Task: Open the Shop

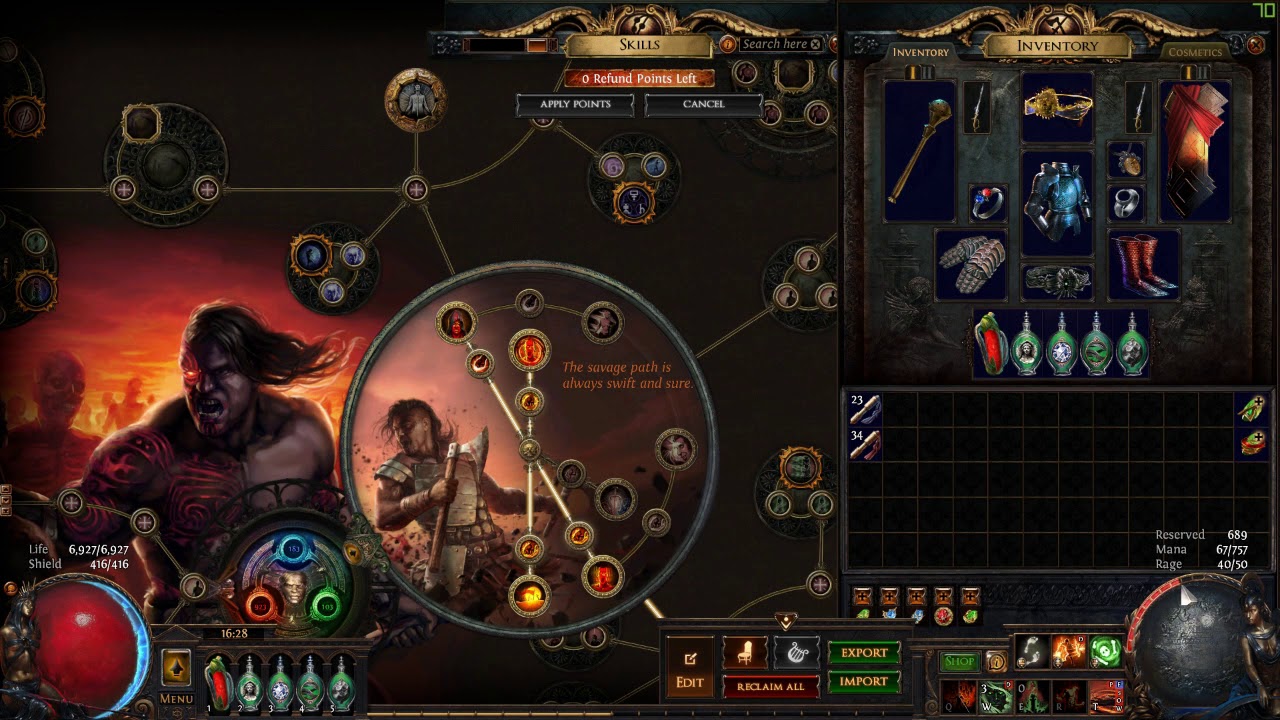Action: (959, 662)
